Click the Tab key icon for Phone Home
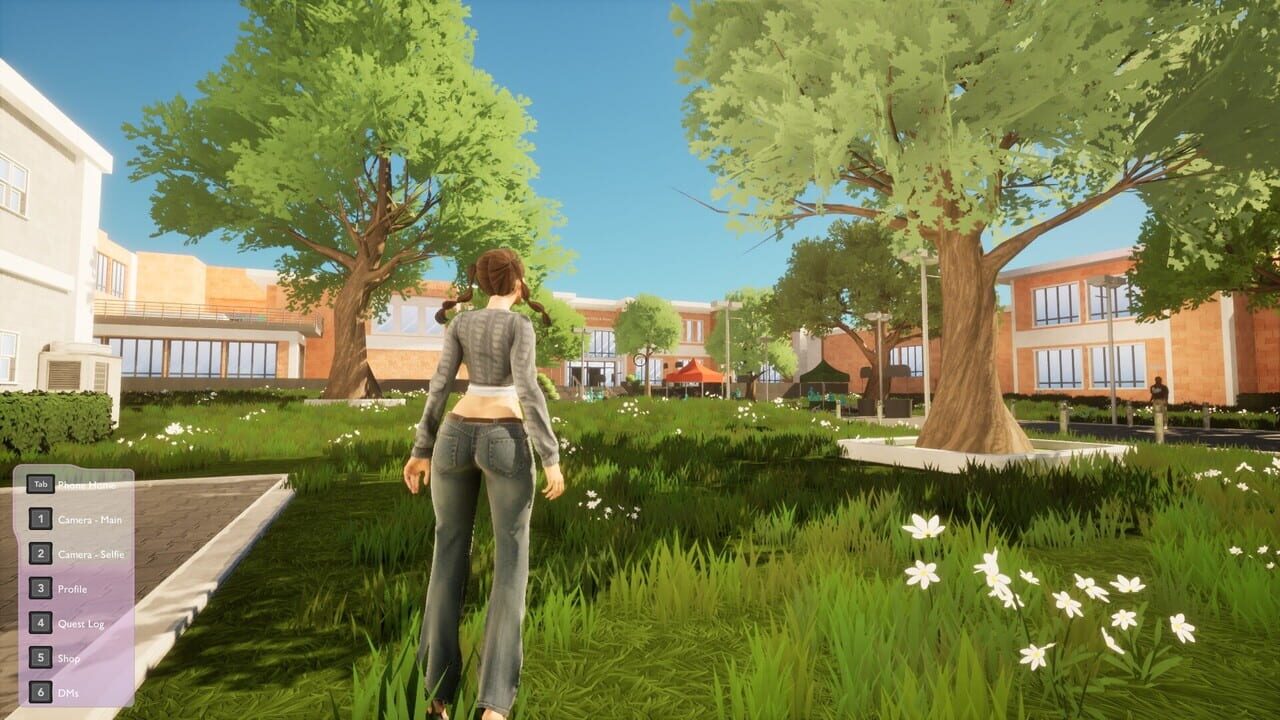 click(x=41, y=485)
